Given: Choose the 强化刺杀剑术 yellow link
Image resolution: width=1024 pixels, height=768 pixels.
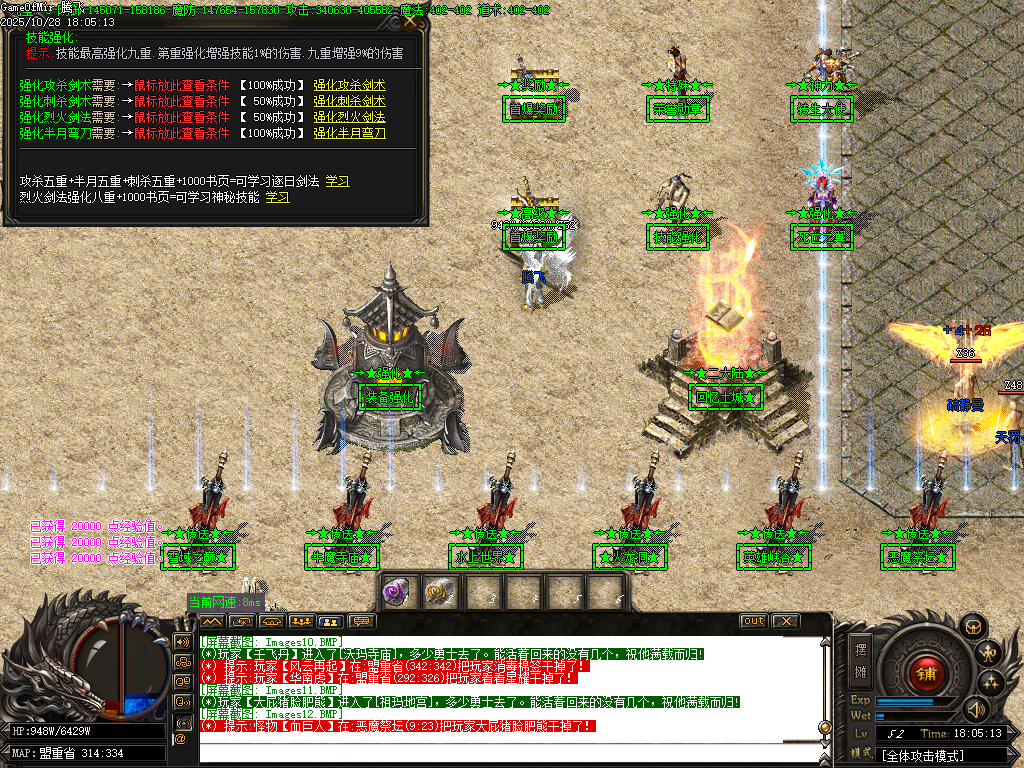Looking at the screenshot, I should [349, 101].
